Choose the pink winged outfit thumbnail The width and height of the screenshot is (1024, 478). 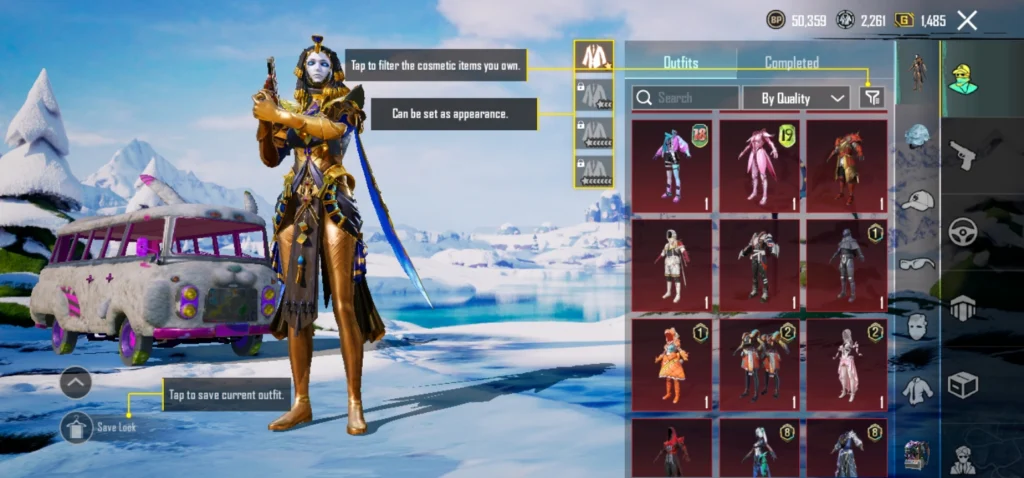tap(758, 166)
